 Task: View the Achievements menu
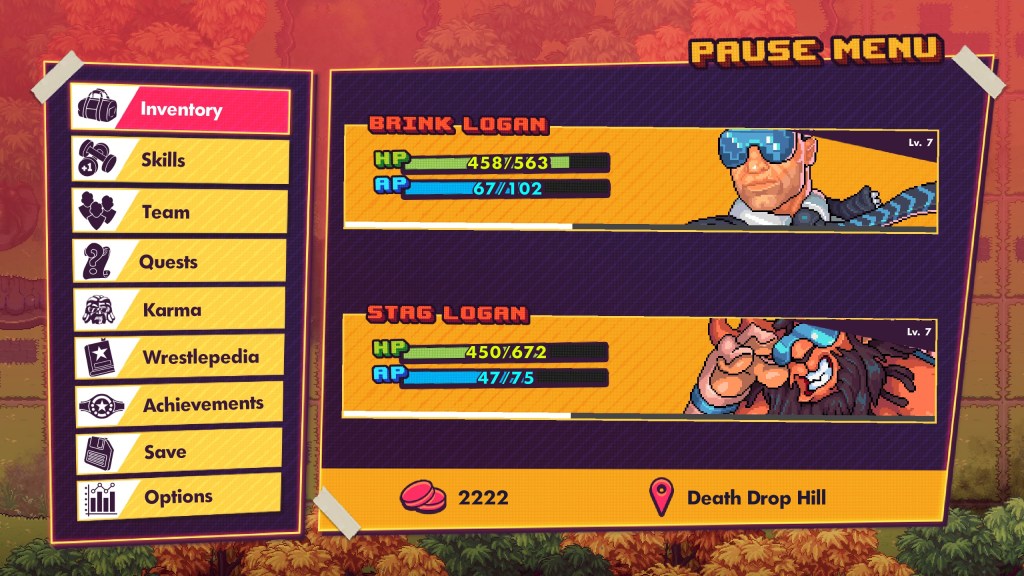click(x=180, y=404)
